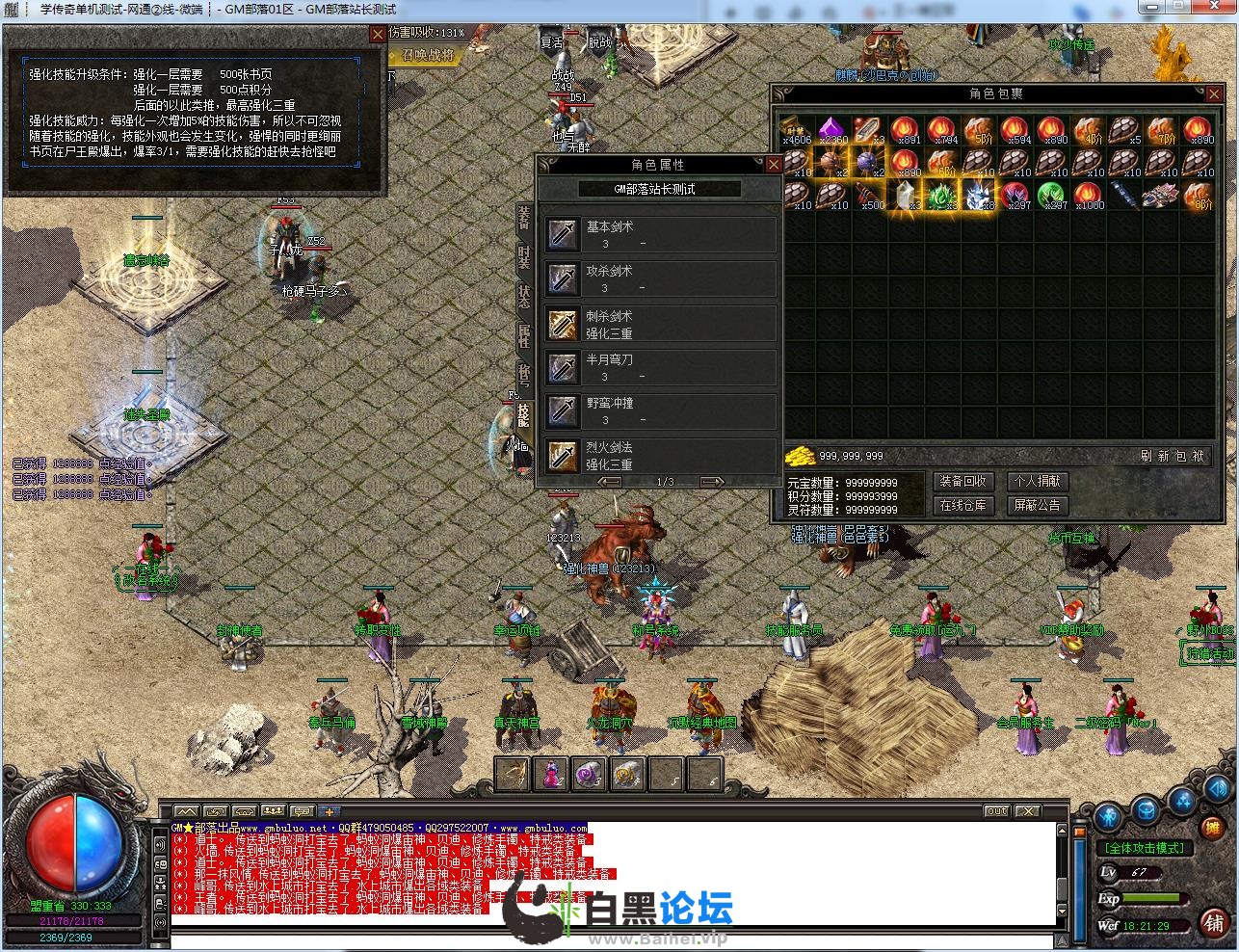1239x952 pixels.
Task: Use the pink potion hotbar slot
Action: (x=550, y=774)
